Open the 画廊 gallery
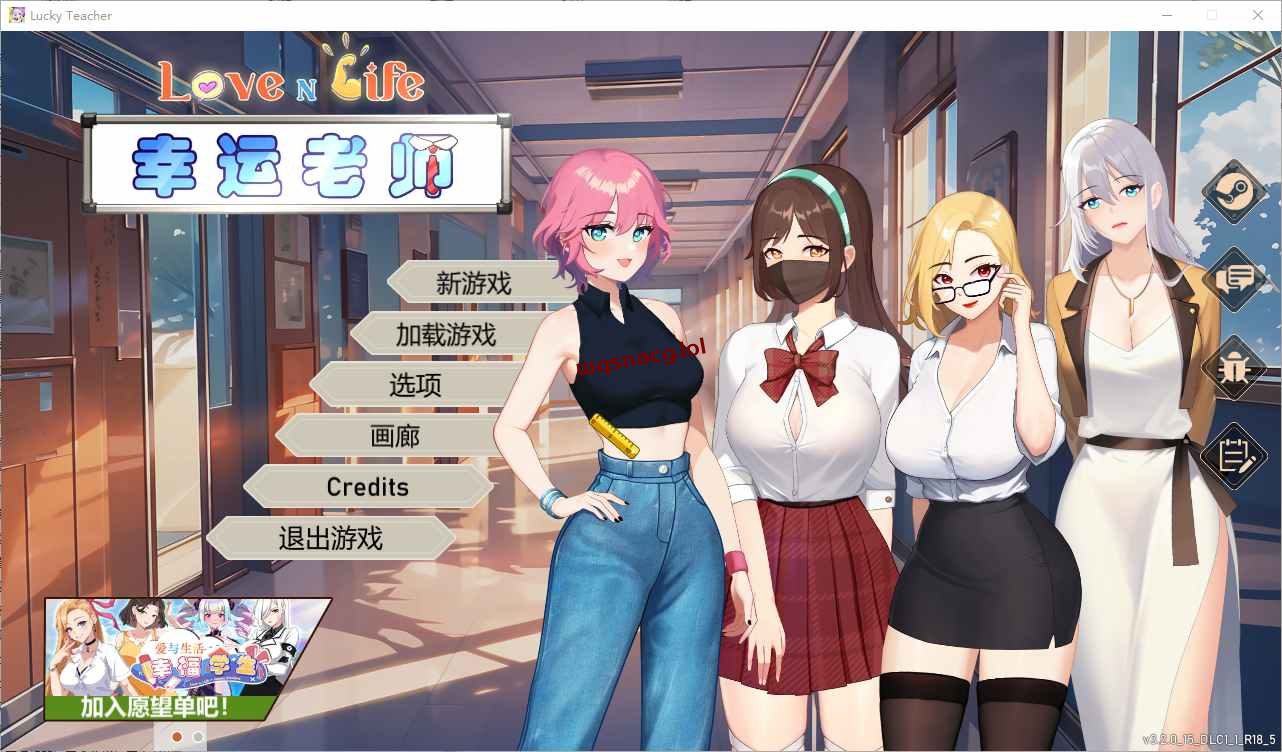1282x752 pixels. (x=397, y=435)
